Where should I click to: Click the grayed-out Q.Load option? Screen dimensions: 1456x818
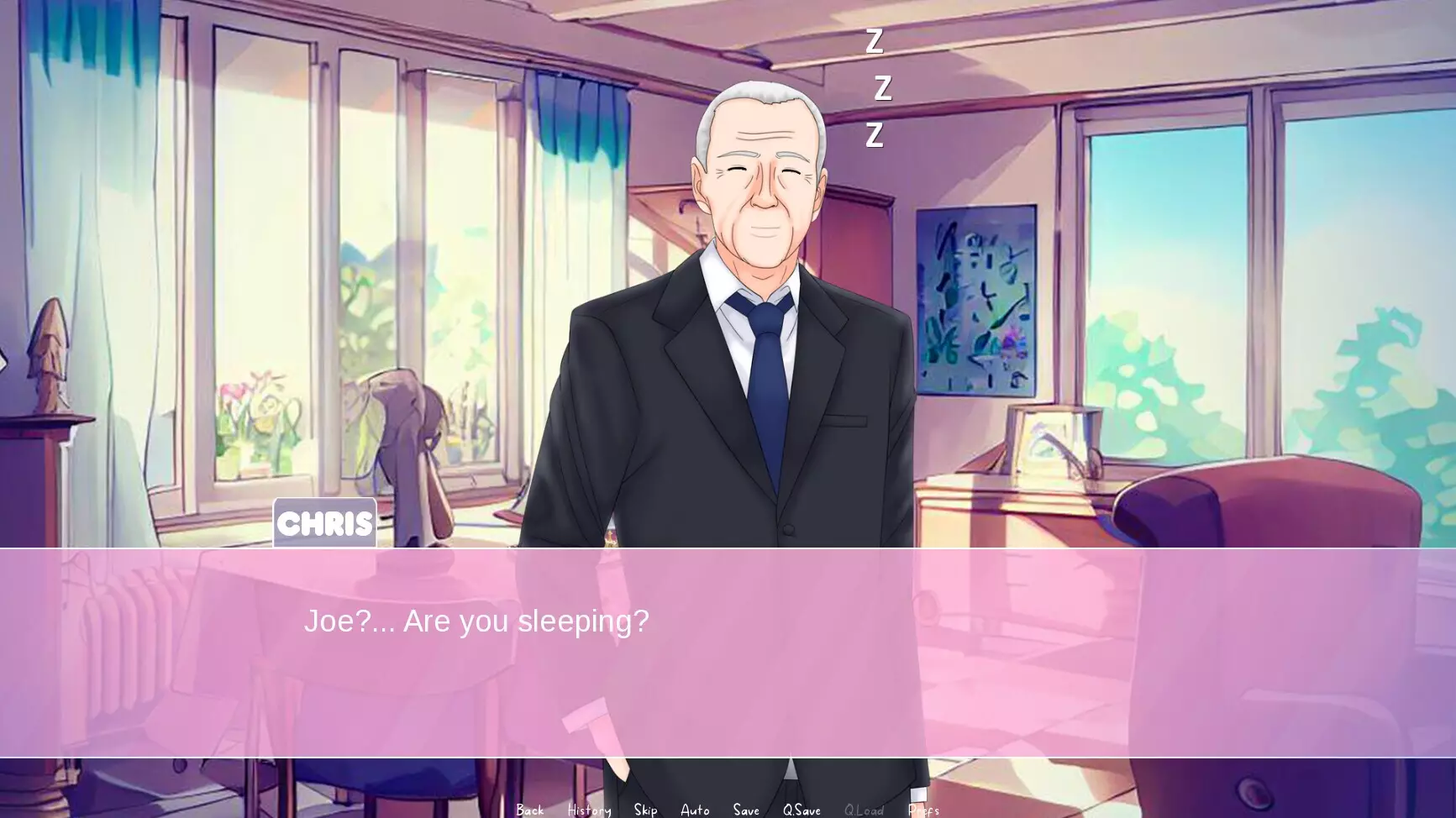coord(865,809)
